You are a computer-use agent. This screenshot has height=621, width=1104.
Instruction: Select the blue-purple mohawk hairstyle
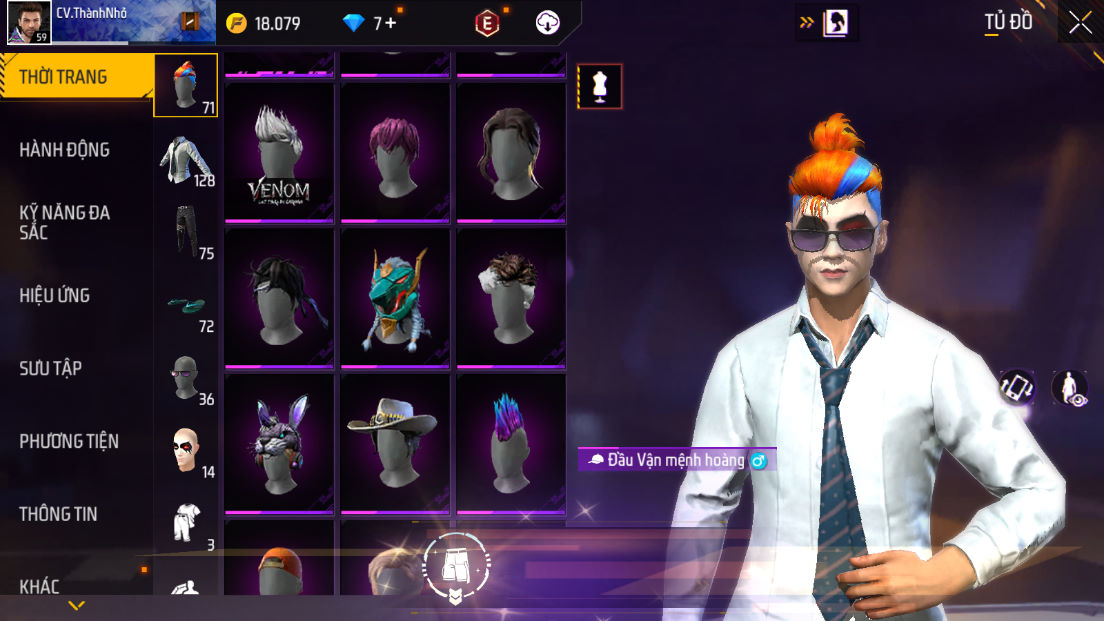coord(511,443)
